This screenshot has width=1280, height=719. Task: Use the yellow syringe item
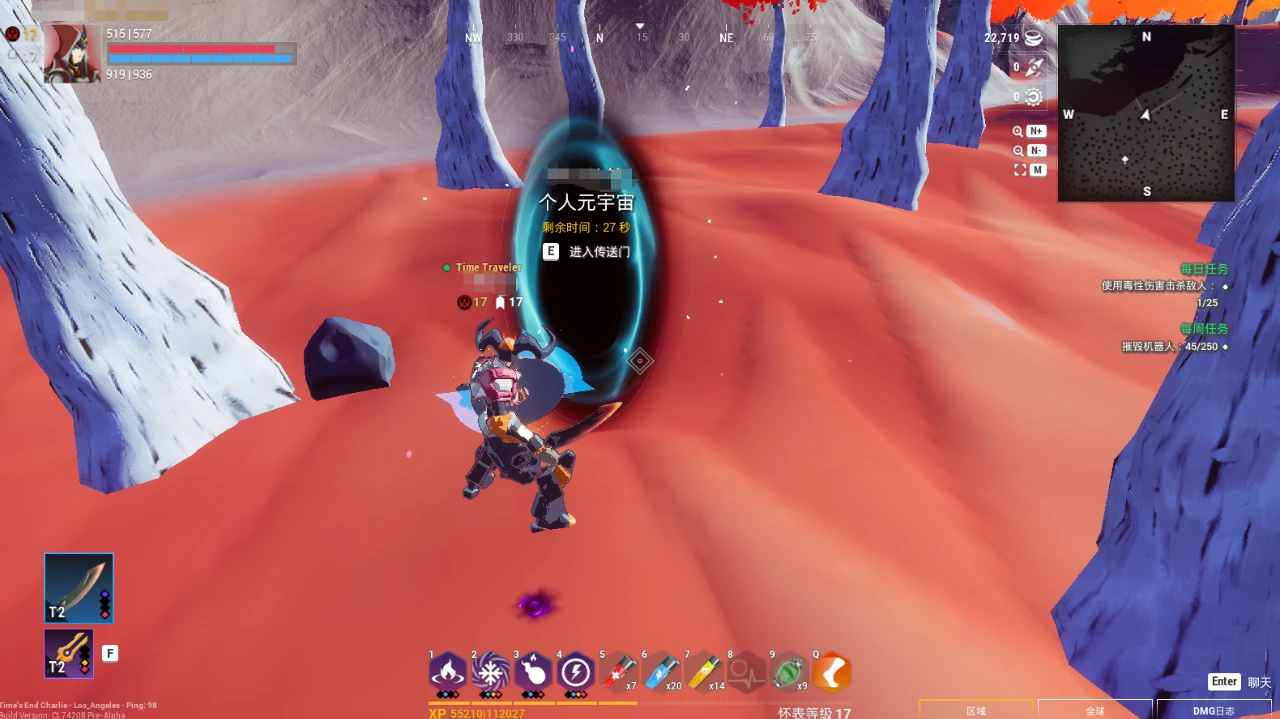point(704,672)
